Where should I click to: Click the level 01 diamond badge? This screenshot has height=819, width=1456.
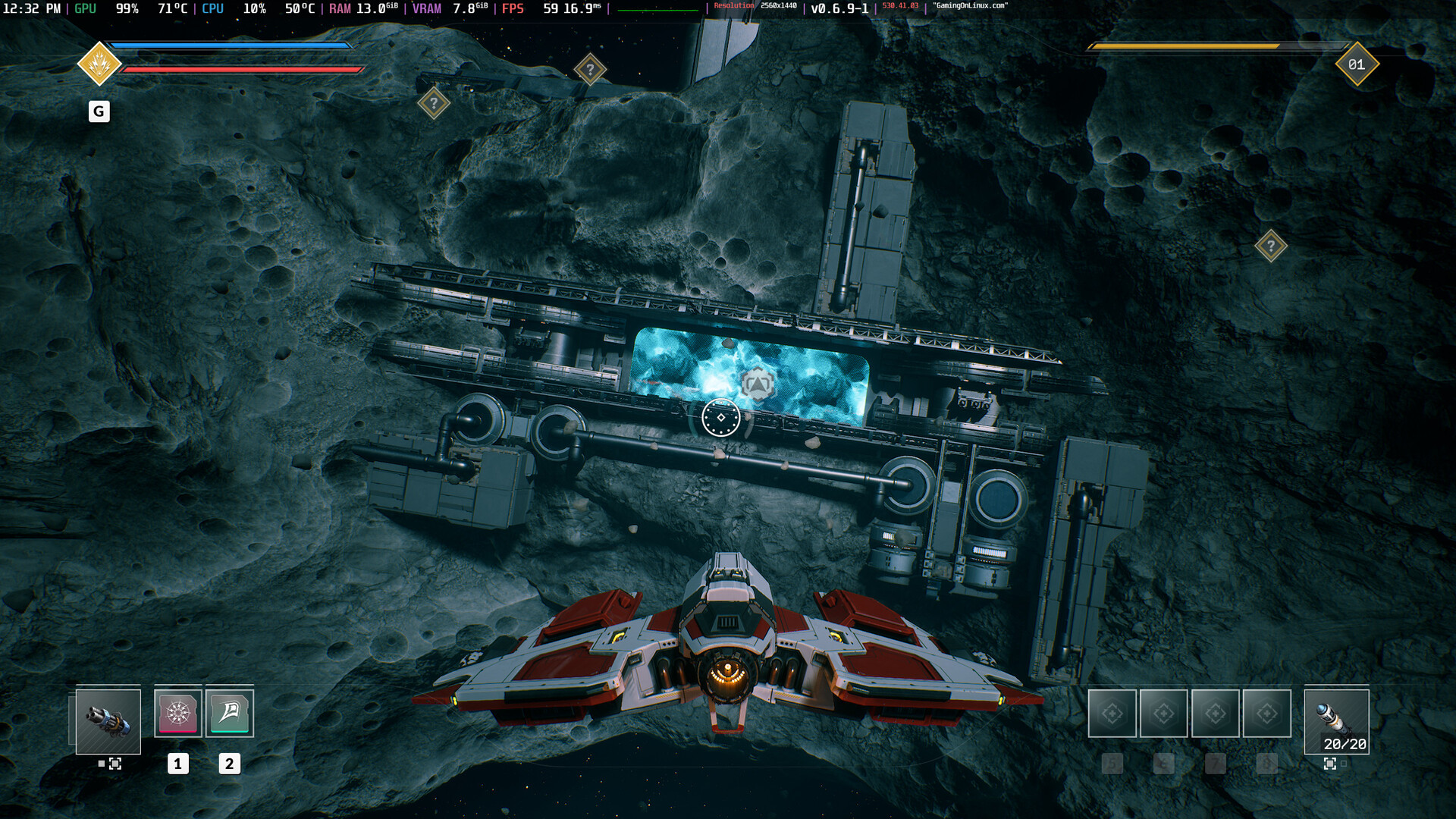pyautogui.click(x=1357, y=64)
